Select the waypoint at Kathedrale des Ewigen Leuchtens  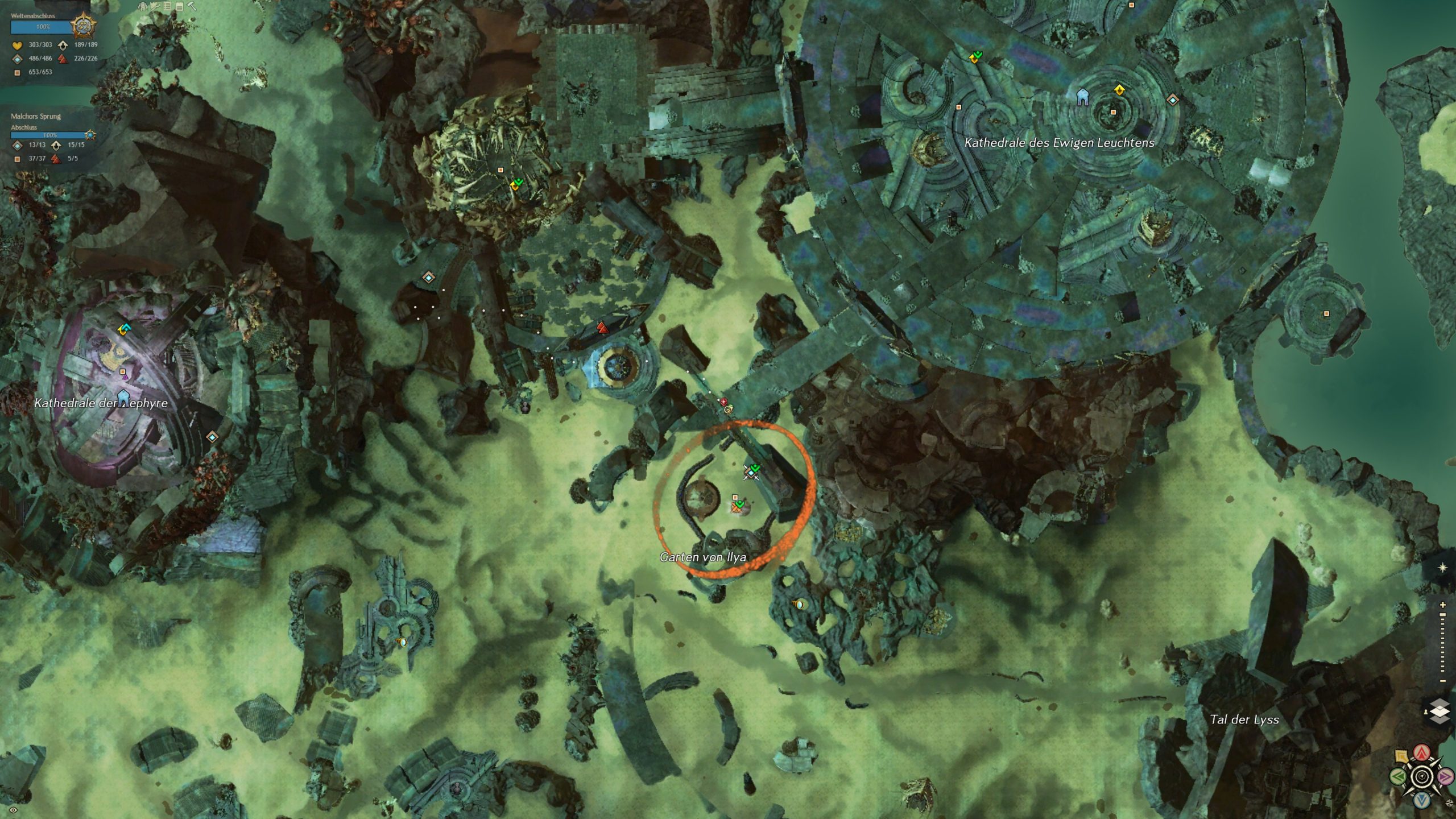pos(1172,100)
